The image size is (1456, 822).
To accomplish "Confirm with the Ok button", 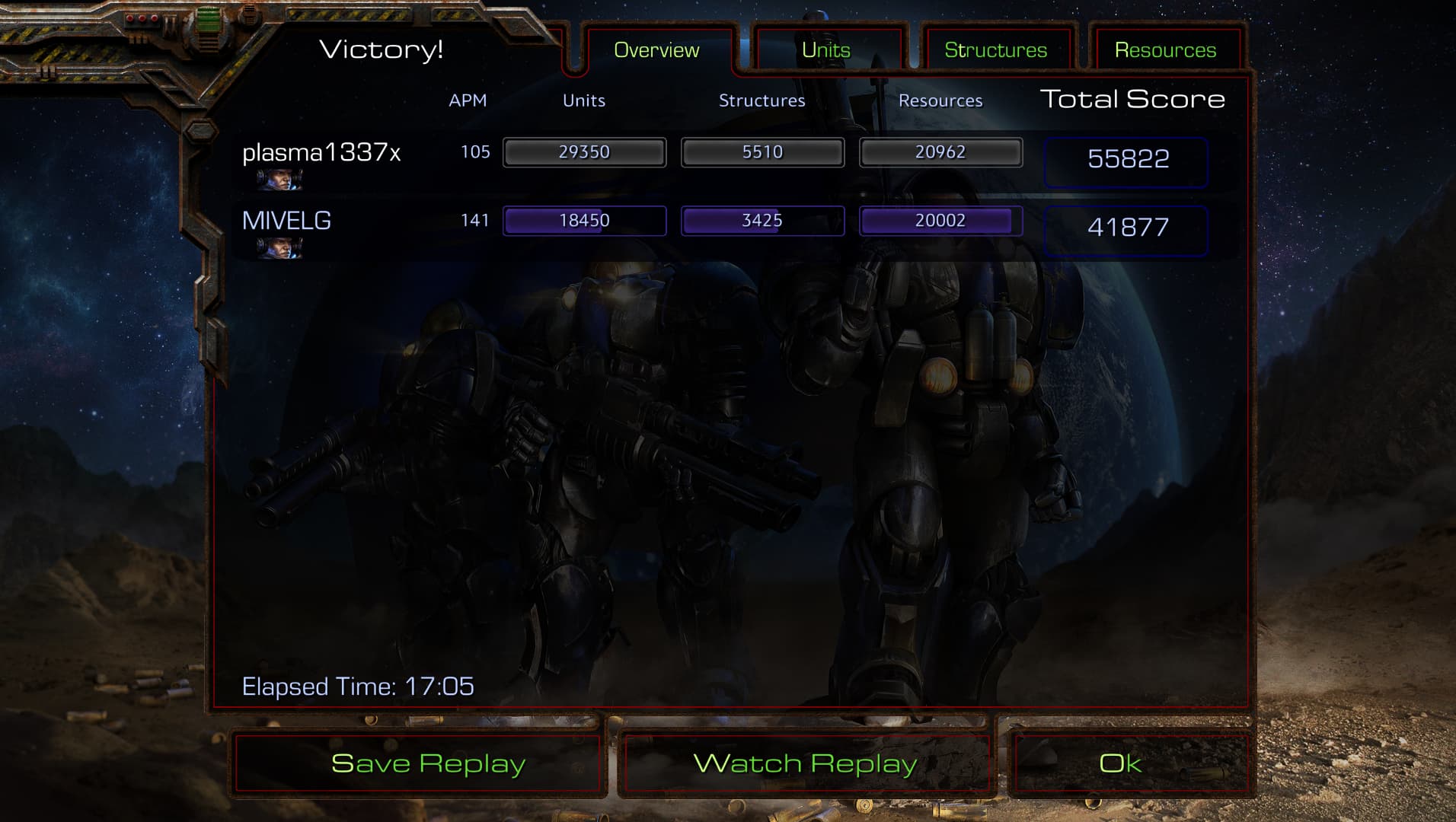I will coord(1120,763).
